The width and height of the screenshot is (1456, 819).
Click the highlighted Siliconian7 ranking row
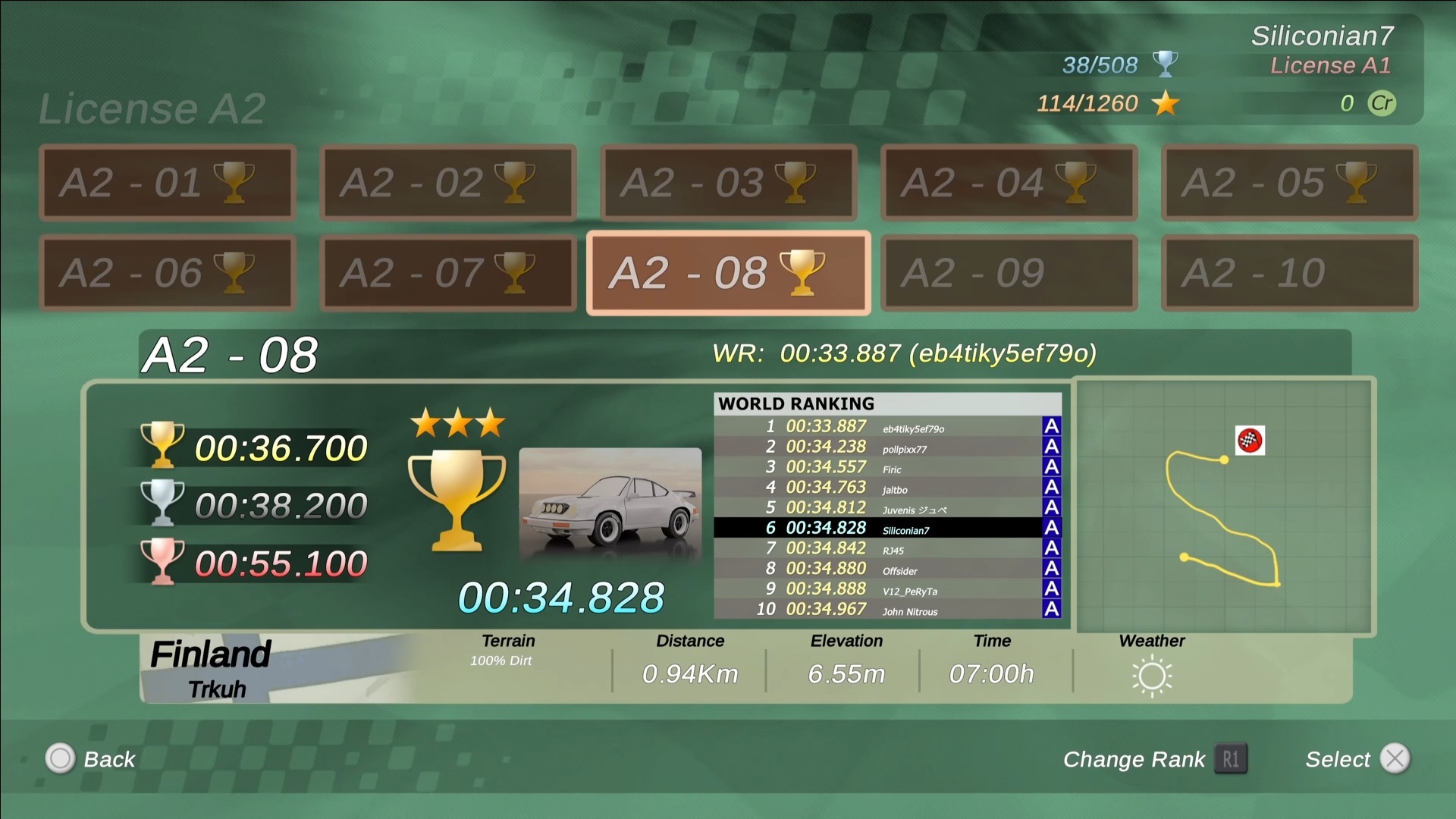pyautogui.click(x=886, y=528)
